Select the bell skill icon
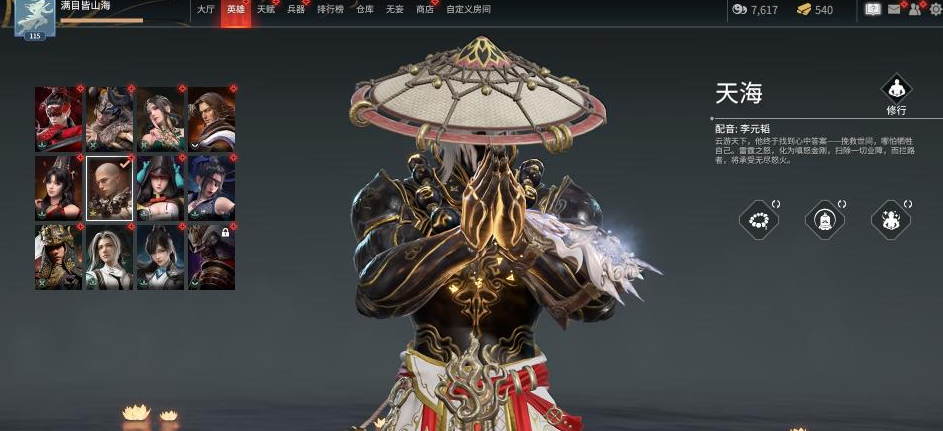 coord(825,219)
